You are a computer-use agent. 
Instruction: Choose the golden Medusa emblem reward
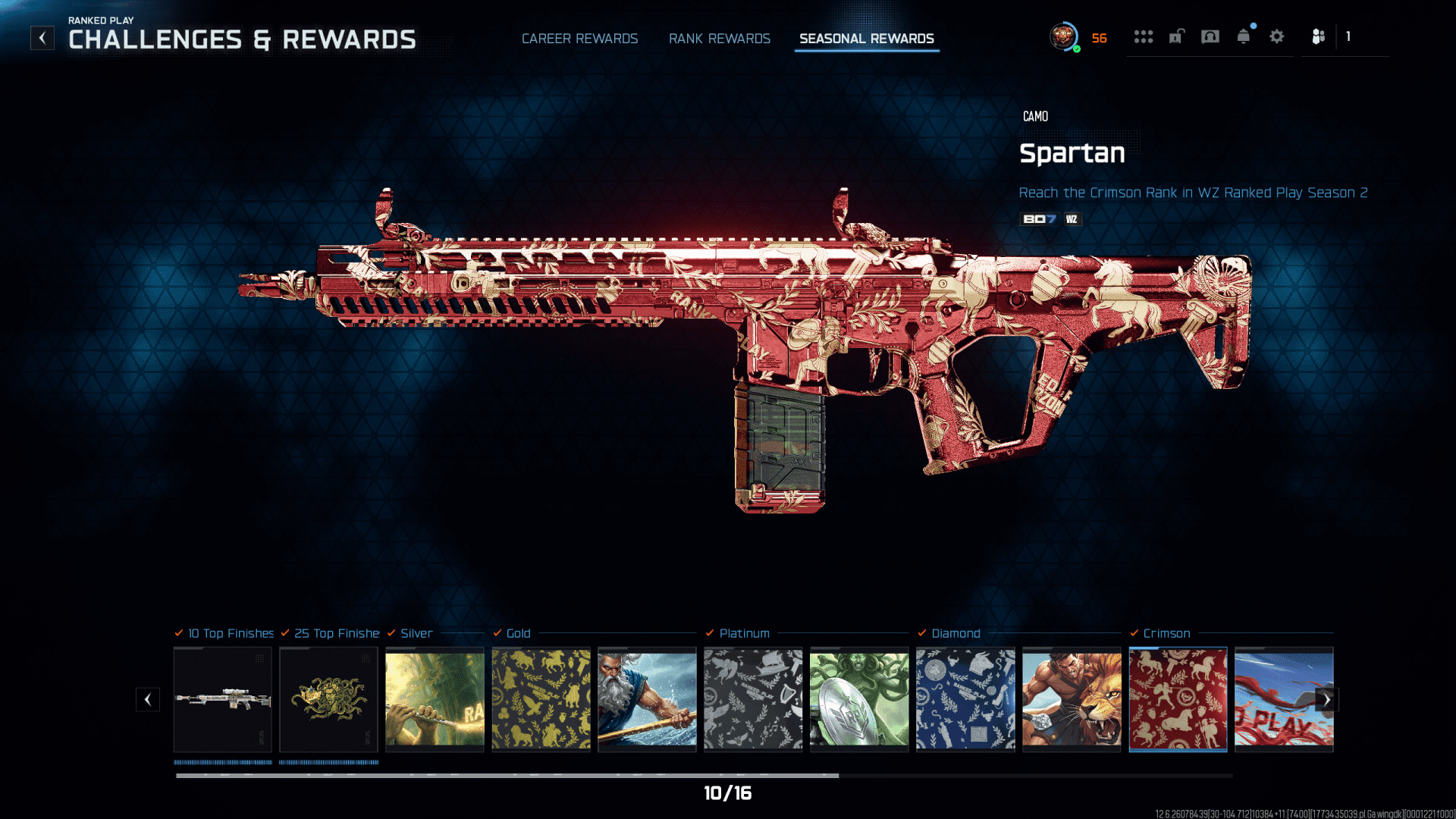(x=328, y=698)
